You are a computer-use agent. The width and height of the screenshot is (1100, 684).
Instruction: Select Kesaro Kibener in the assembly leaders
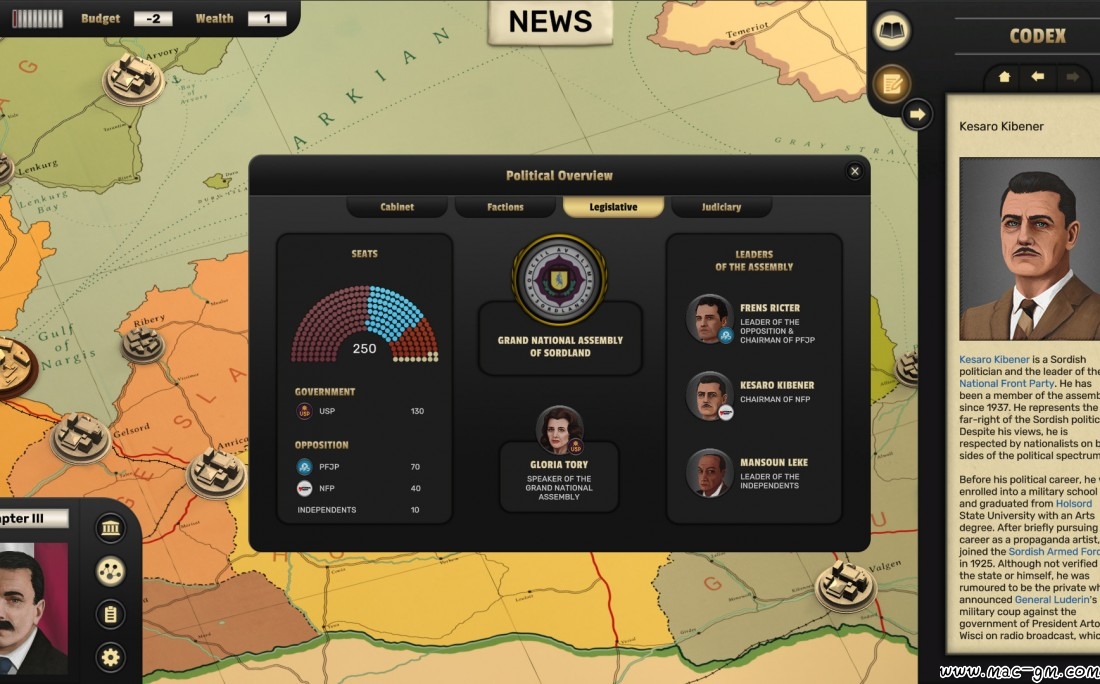coord(709,396)
